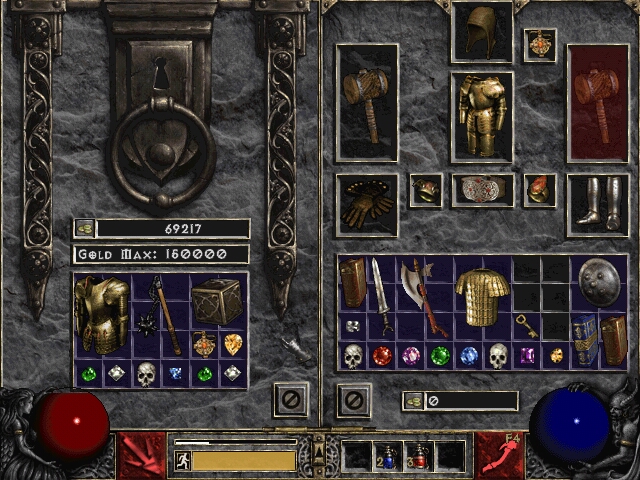Image resolution: width=640 pixels, height=480 pixels.
Task: Select the equipped boots slot
Action: pyautogui.click(x=597, y=204)
